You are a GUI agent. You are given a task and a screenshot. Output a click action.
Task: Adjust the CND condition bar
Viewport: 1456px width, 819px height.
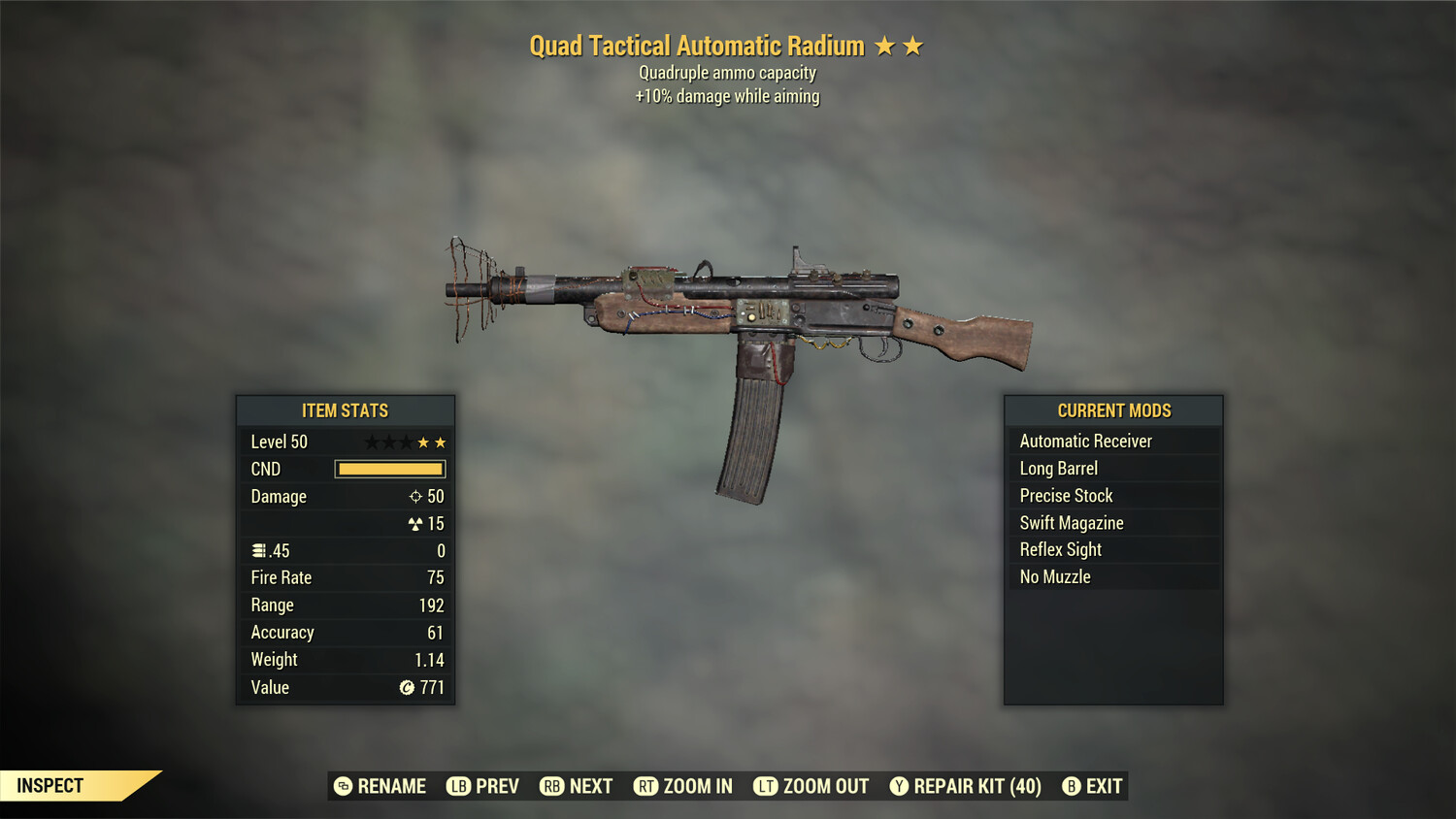click(x=389, y=469)
